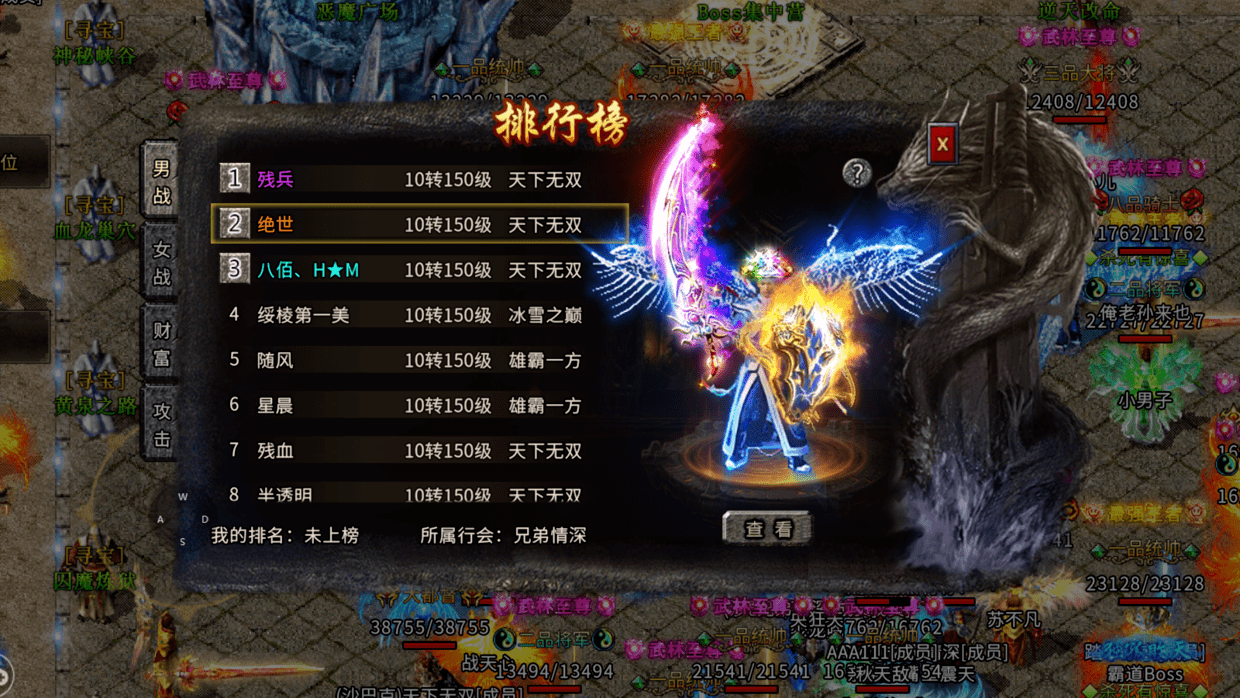Switch to the 男战 tab
This screenshot has width=1240, height=698.
[161, 182]
